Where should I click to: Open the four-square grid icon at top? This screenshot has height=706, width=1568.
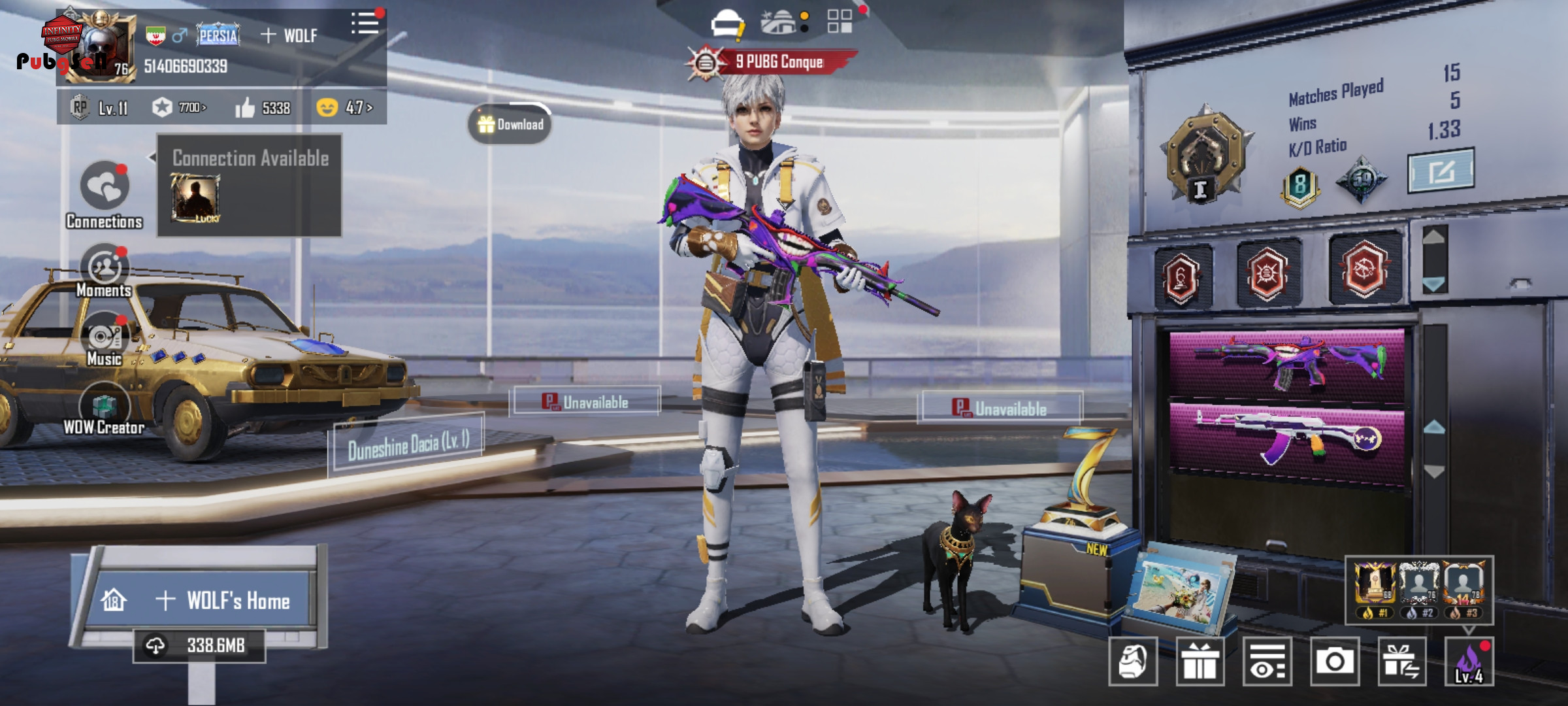tap(840, 22)
